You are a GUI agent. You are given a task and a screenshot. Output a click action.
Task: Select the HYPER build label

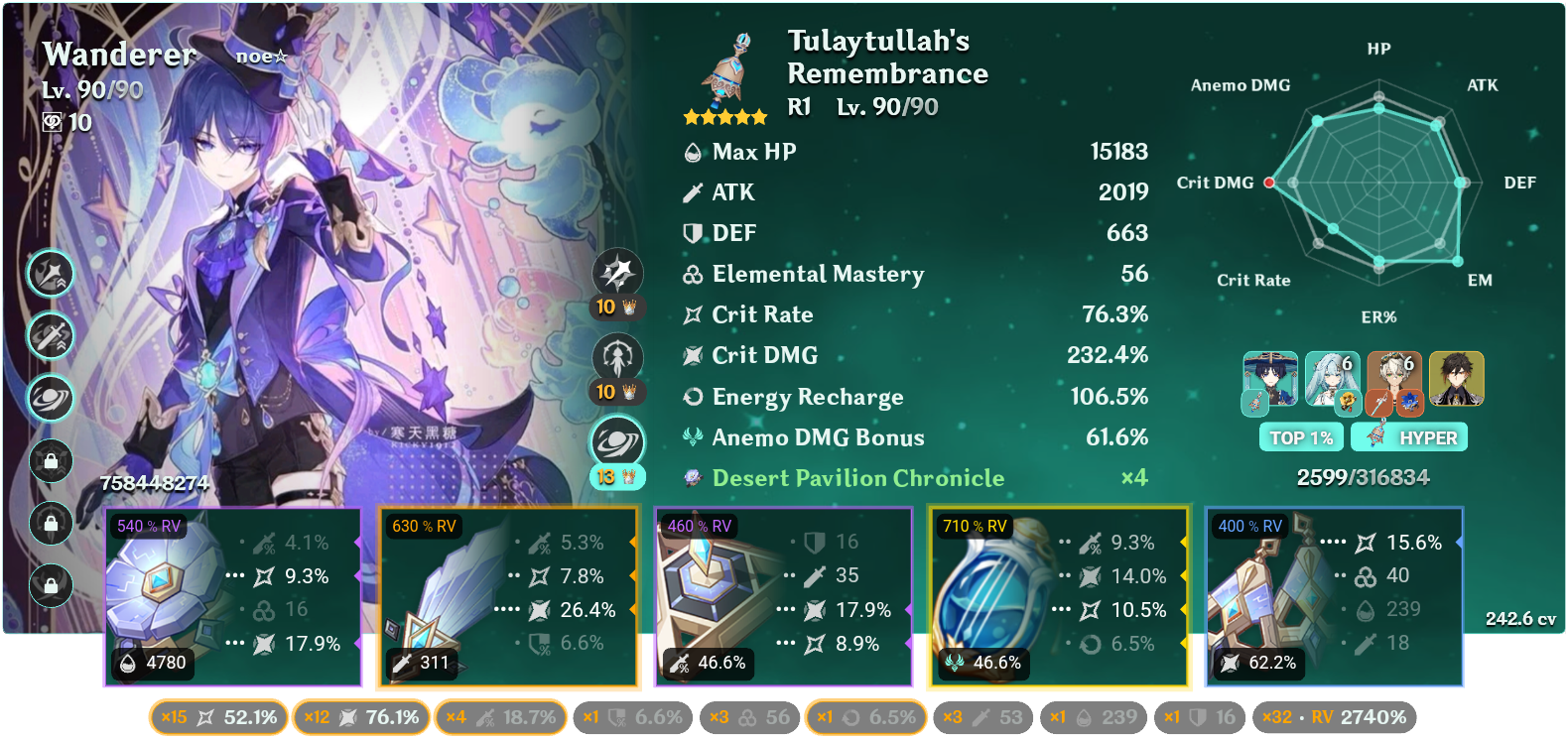[x=1409, y=436]
